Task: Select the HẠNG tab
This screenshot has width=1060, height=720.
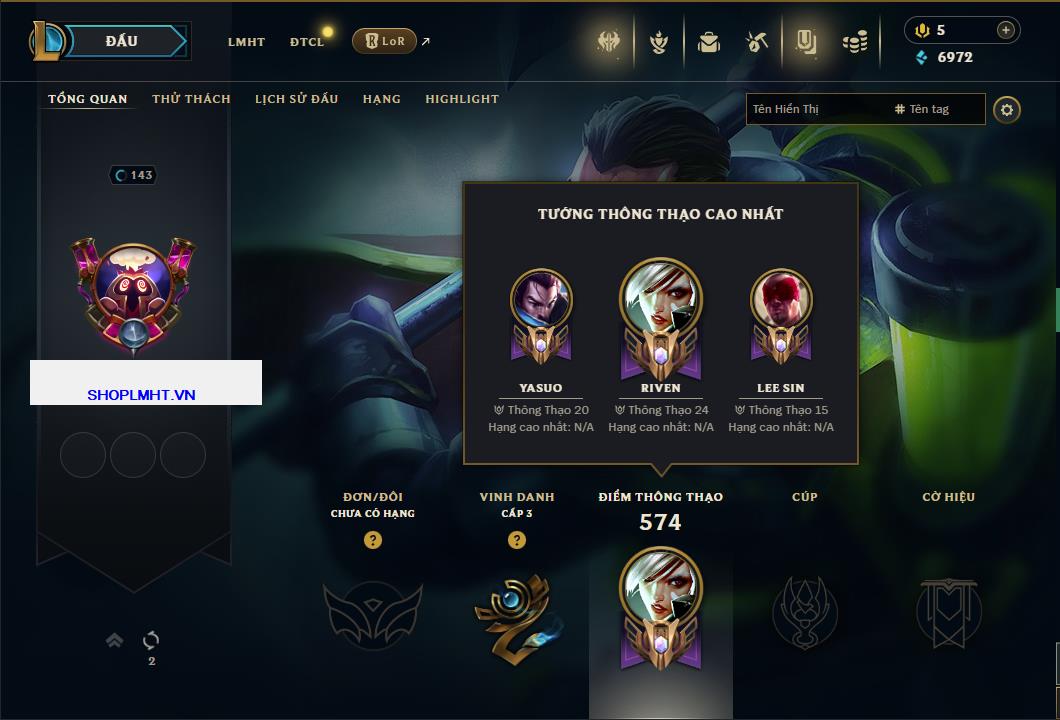Action: pos(381,99)
